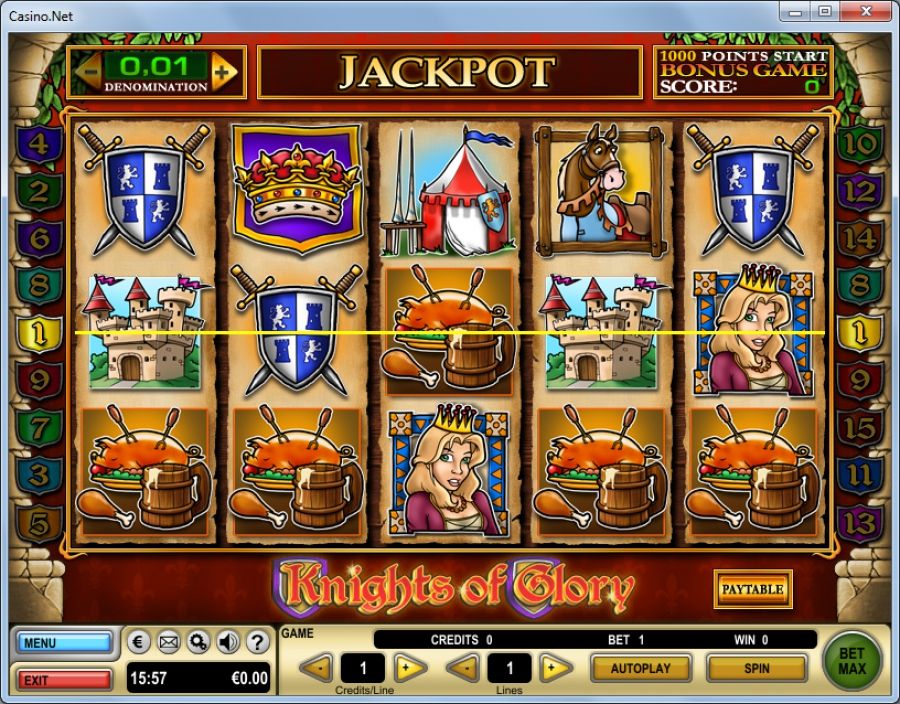Image resolution: width=900 pixels, height=704 pixels.
Task: Toggle sound with the speaker icon
Action: pos(228,642)
